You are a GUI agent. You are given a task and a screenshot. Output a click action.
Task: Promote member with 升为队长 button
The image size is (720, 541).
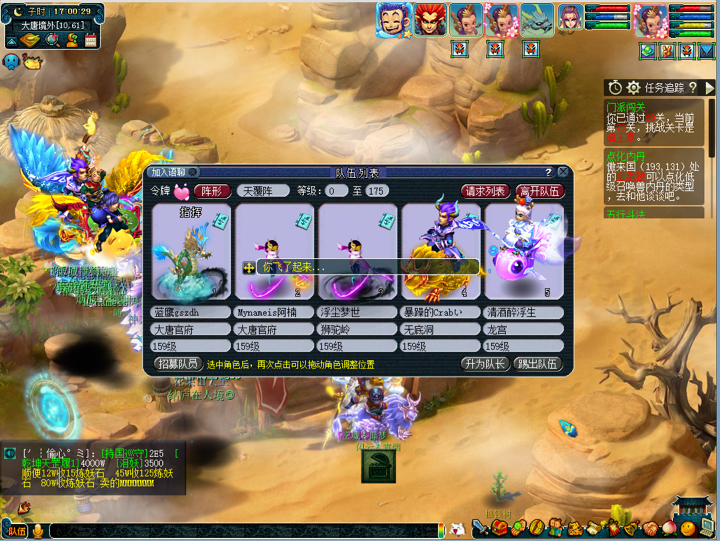483,364
